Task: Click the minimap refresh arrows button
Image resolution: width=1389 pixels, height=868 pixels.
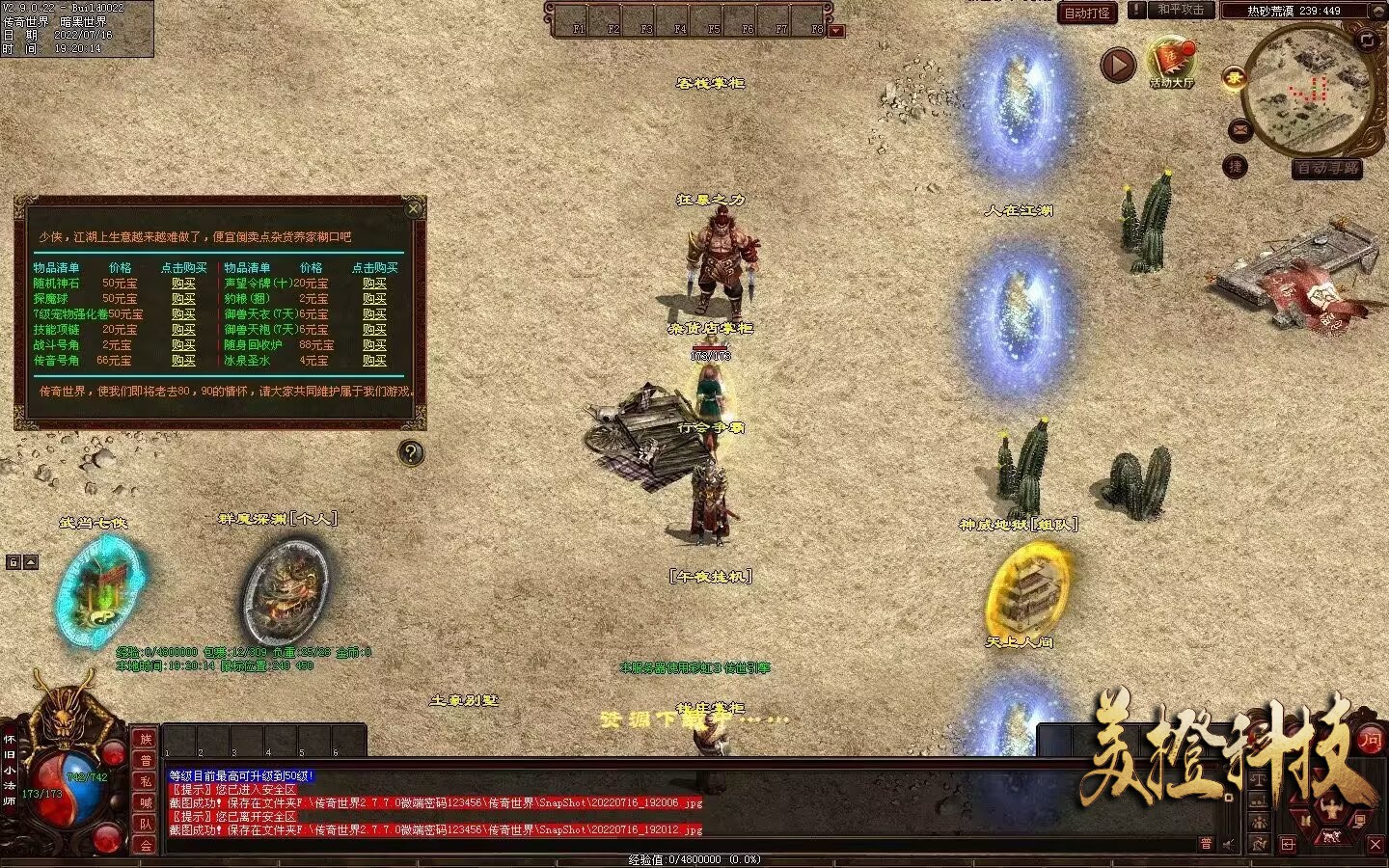Action: pyautogui.click(x=1367, y=40)
